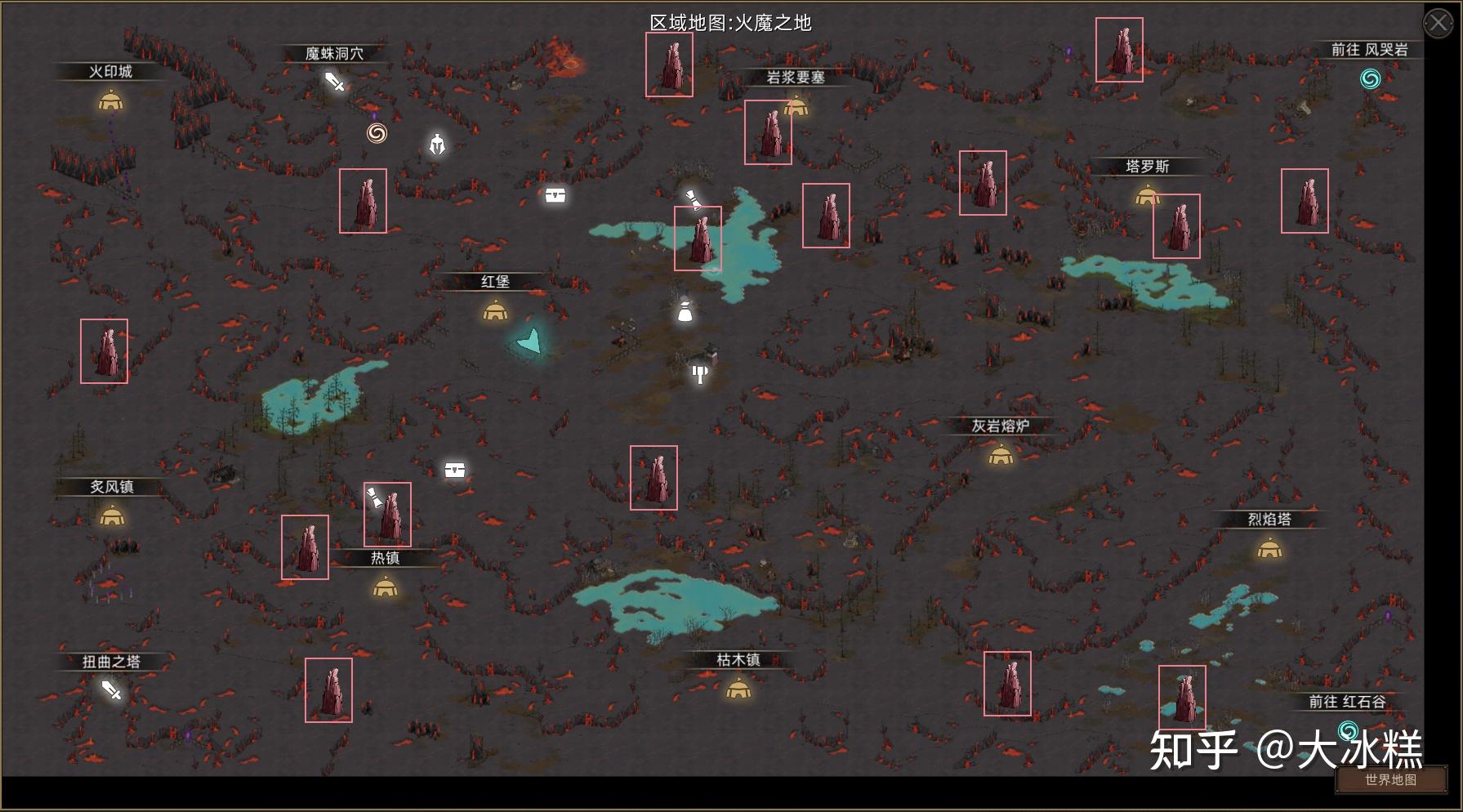Choose the 塔罗斯 town marker
This screenshot has width=1463, height=812.
point(1147,195)
